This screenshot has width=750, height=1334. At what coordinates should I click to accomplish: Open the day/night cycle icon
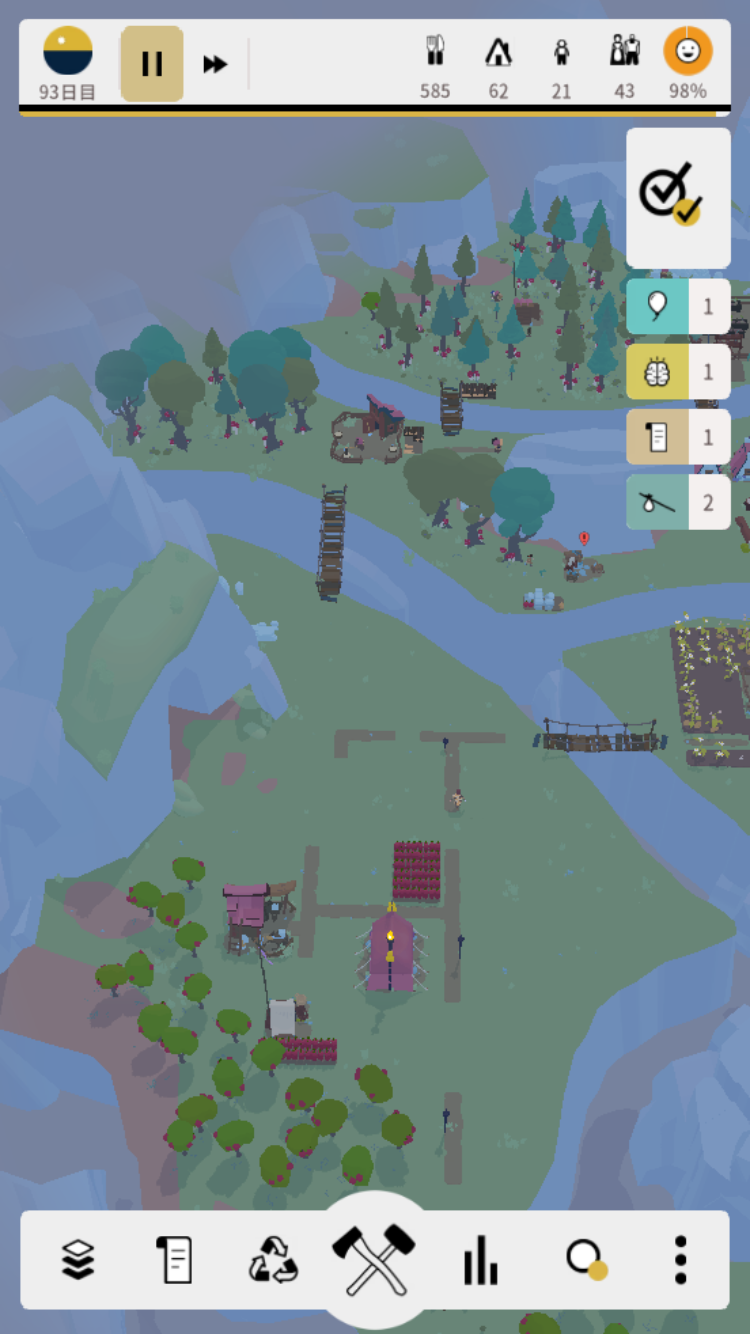tap(68, 52)
